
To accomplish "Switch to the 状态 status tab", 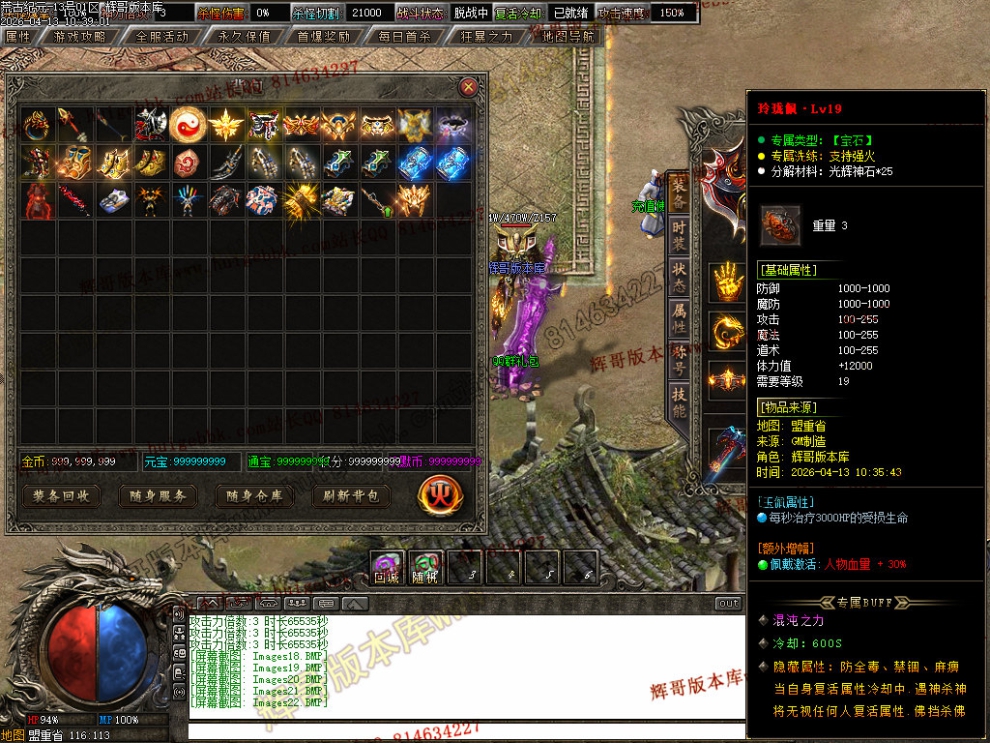I will point(679,272).
